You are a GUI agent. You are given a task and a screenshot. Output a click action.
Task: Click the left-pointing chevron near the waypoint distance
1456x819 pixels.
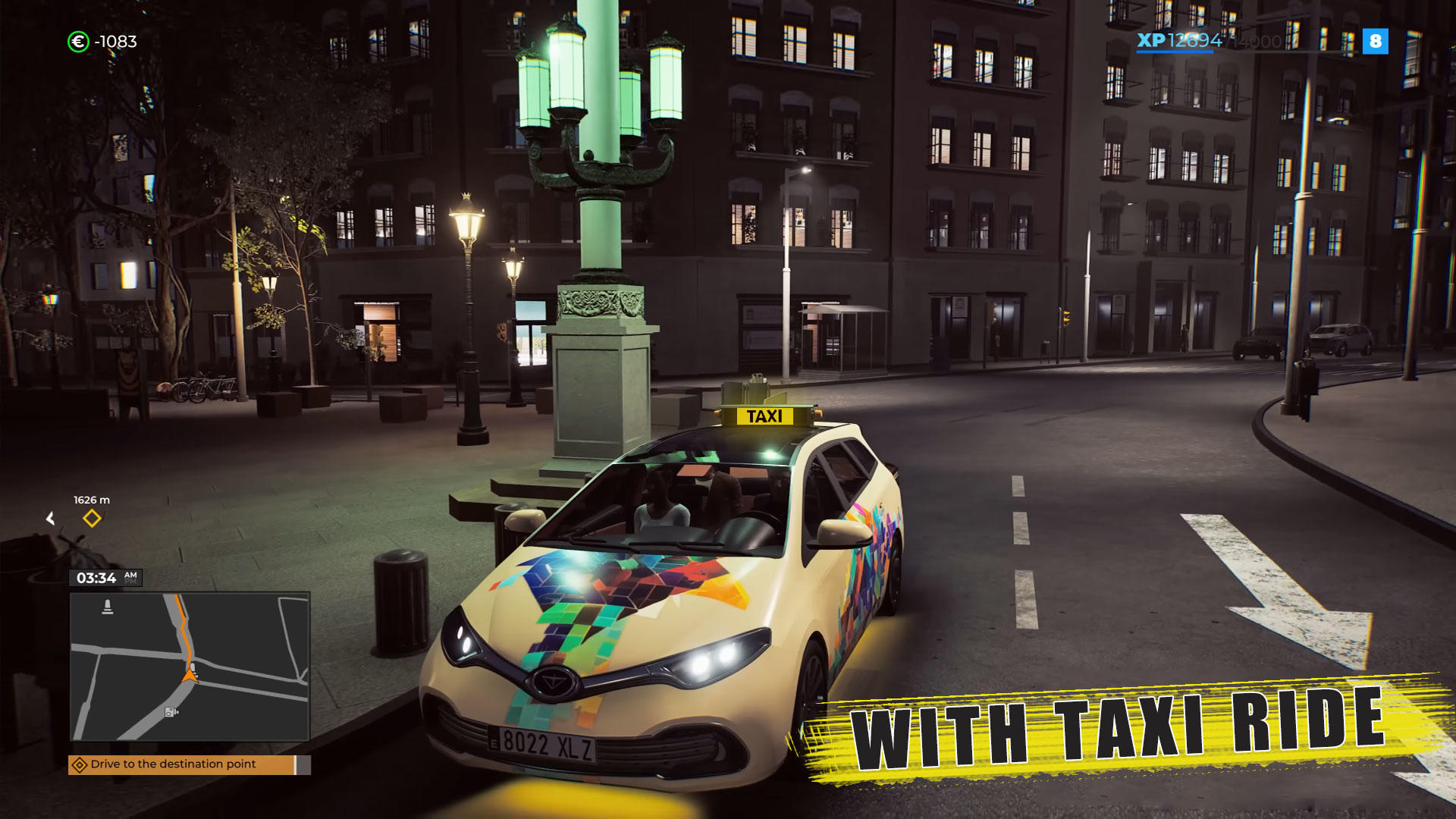point(51,519)
